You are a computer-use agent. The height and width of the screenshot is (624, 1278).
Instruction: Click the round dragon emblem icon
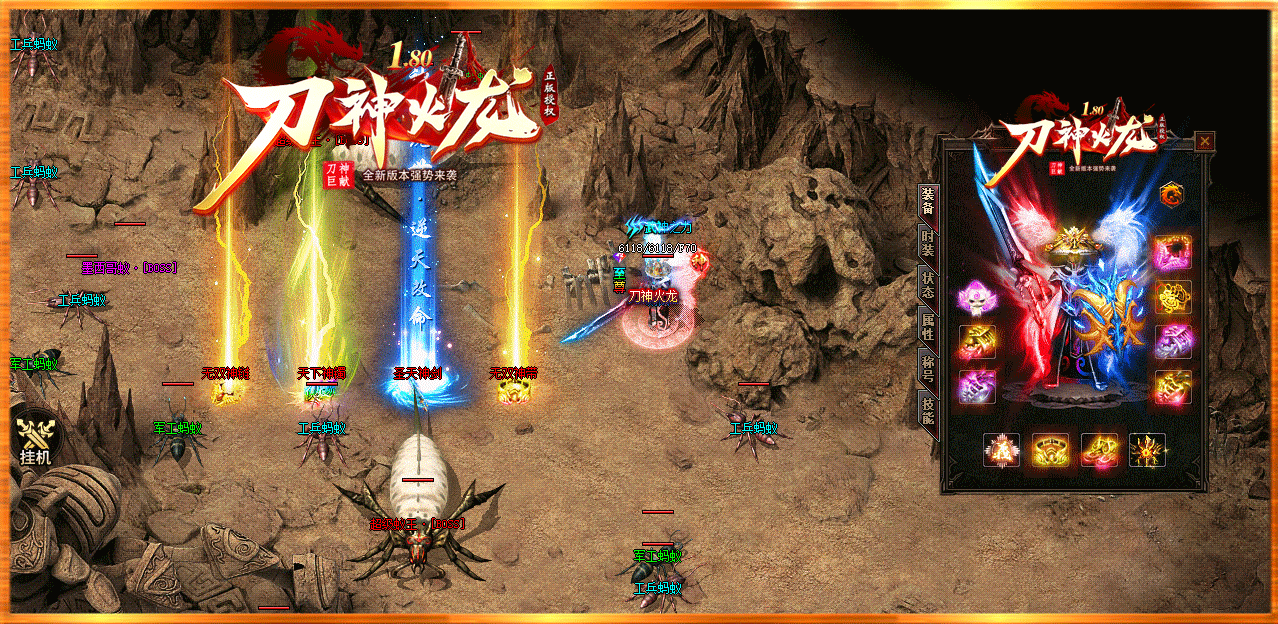coord(1172,194)
